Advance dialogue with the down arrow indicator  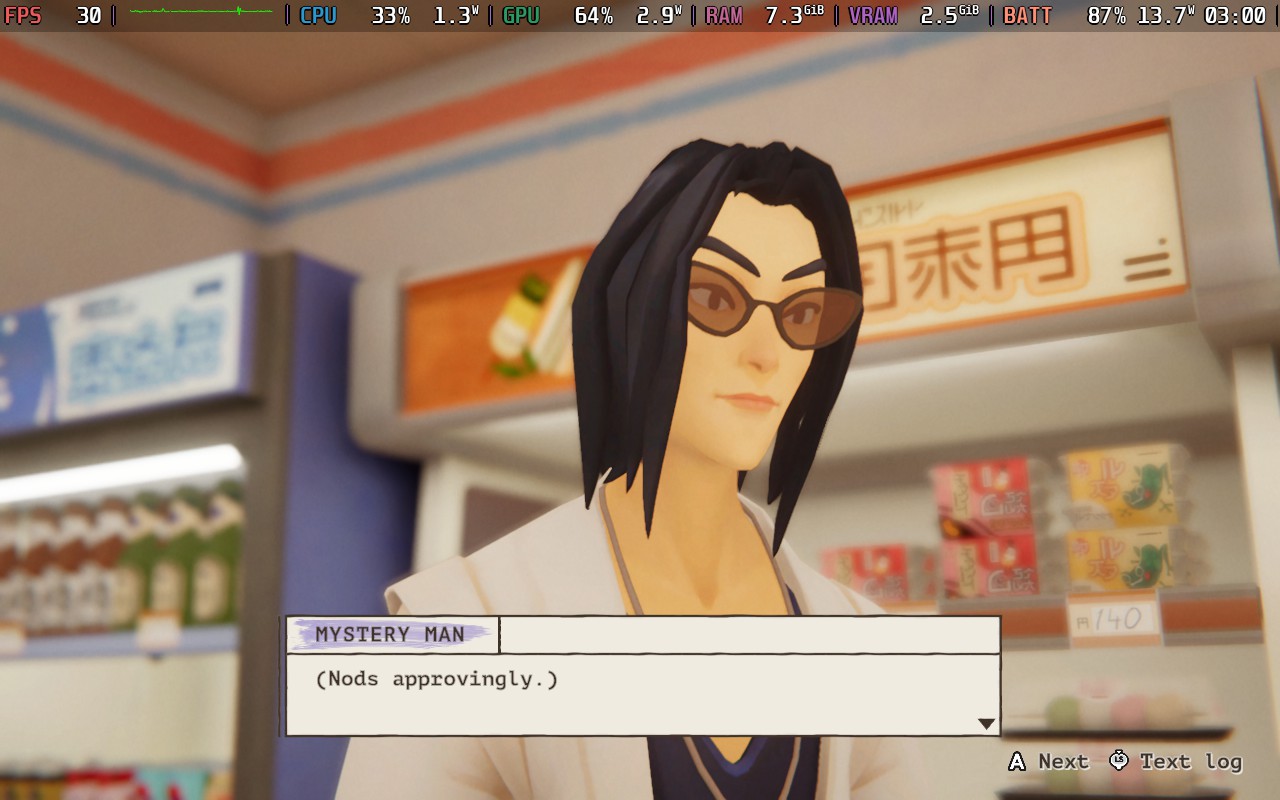coord(986,723)
